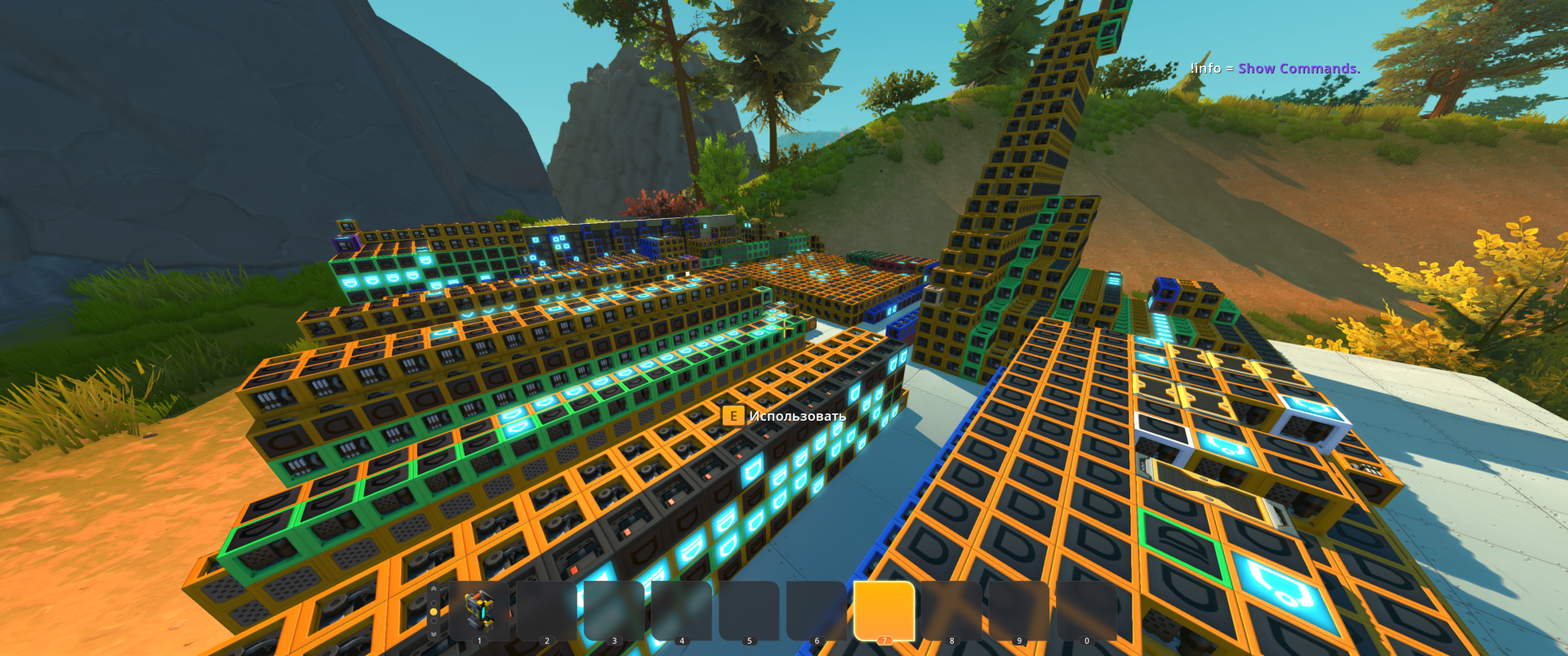Viewport: 1568px width, 656px height.
Task: Select empty hotbar slot numbered 2
Action: tap(547, 611)
